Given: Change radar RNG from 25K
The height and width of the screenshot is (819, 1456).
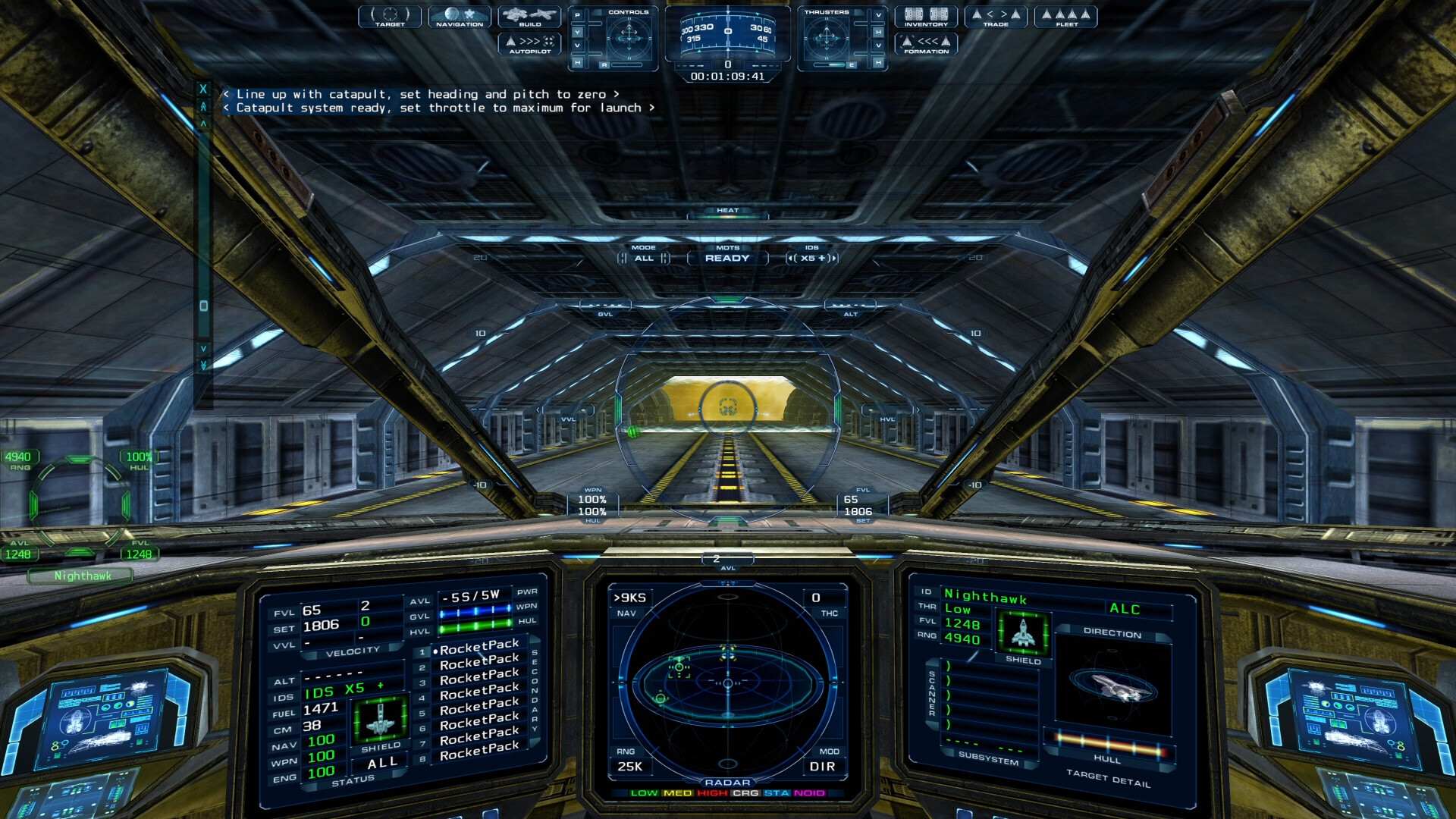Looking at the screenshot, I should coord(631,767).
